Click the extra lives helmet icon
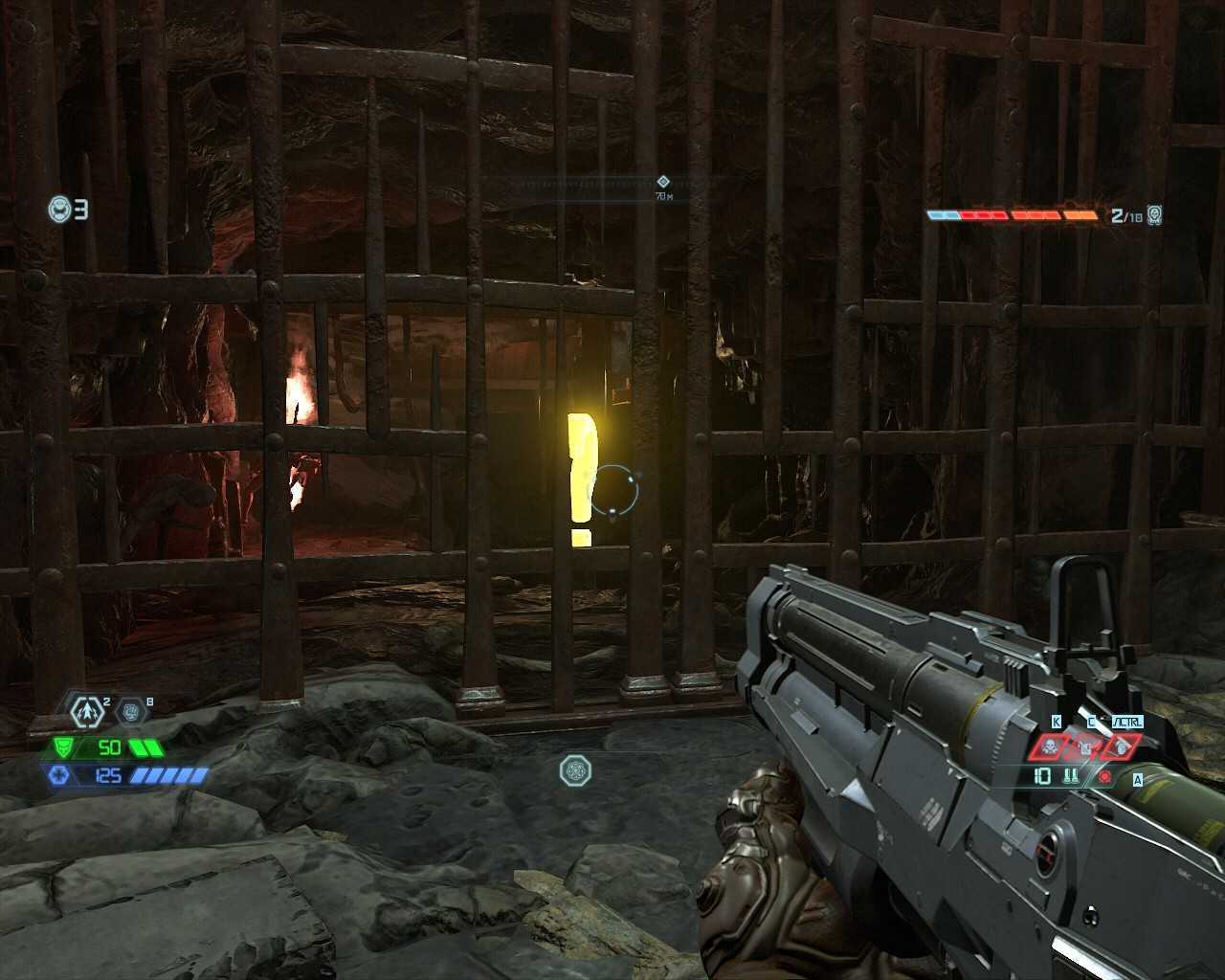 pos(59,209)
